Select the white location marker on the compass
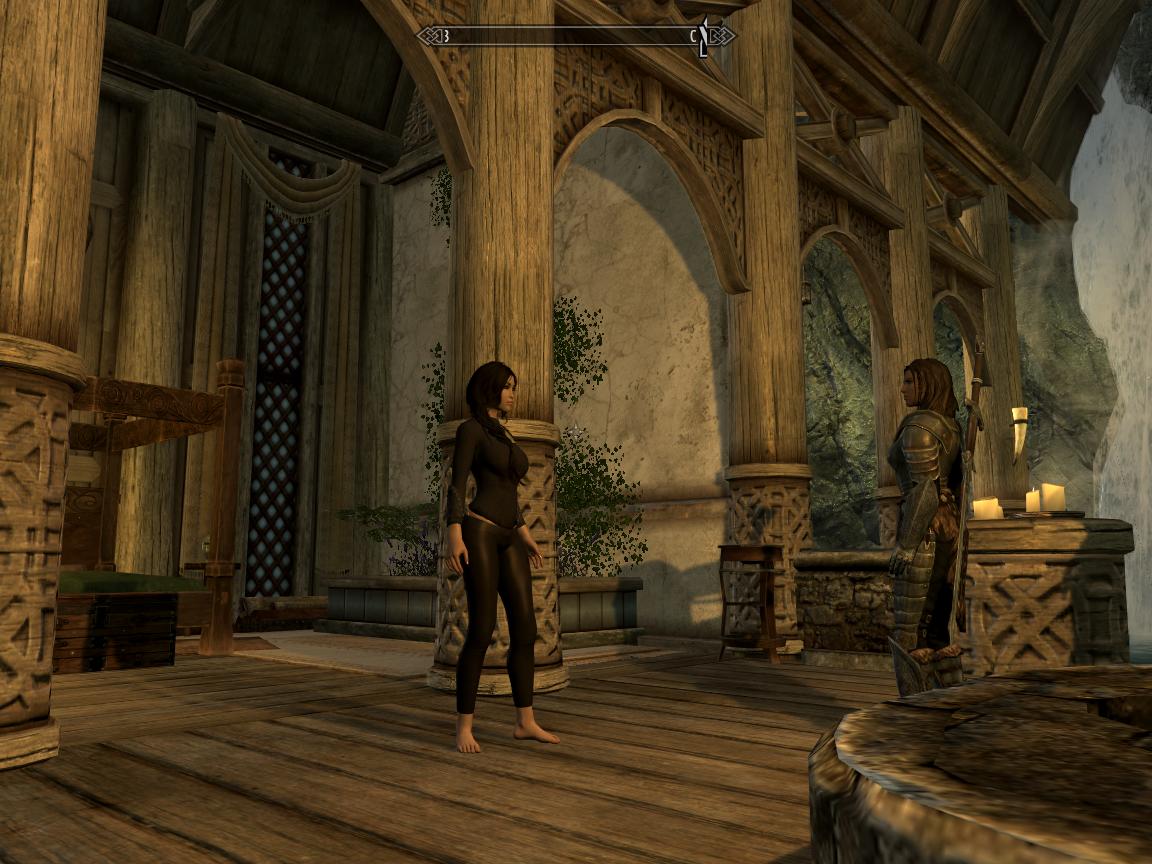The width and height of the screenshot is (1152, 864). (705, 35)
